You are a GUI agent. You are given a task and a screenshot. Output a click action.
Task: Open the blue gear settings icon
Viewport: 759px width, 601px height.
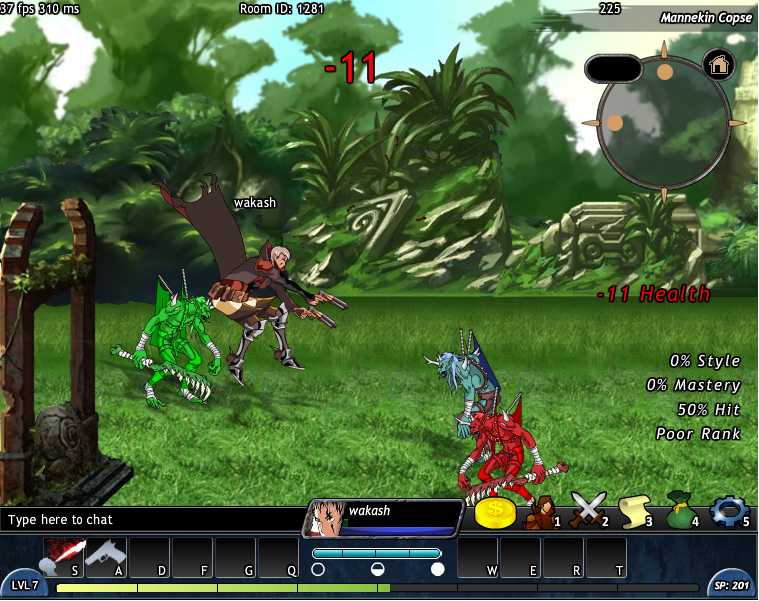[x=727, y=512]
